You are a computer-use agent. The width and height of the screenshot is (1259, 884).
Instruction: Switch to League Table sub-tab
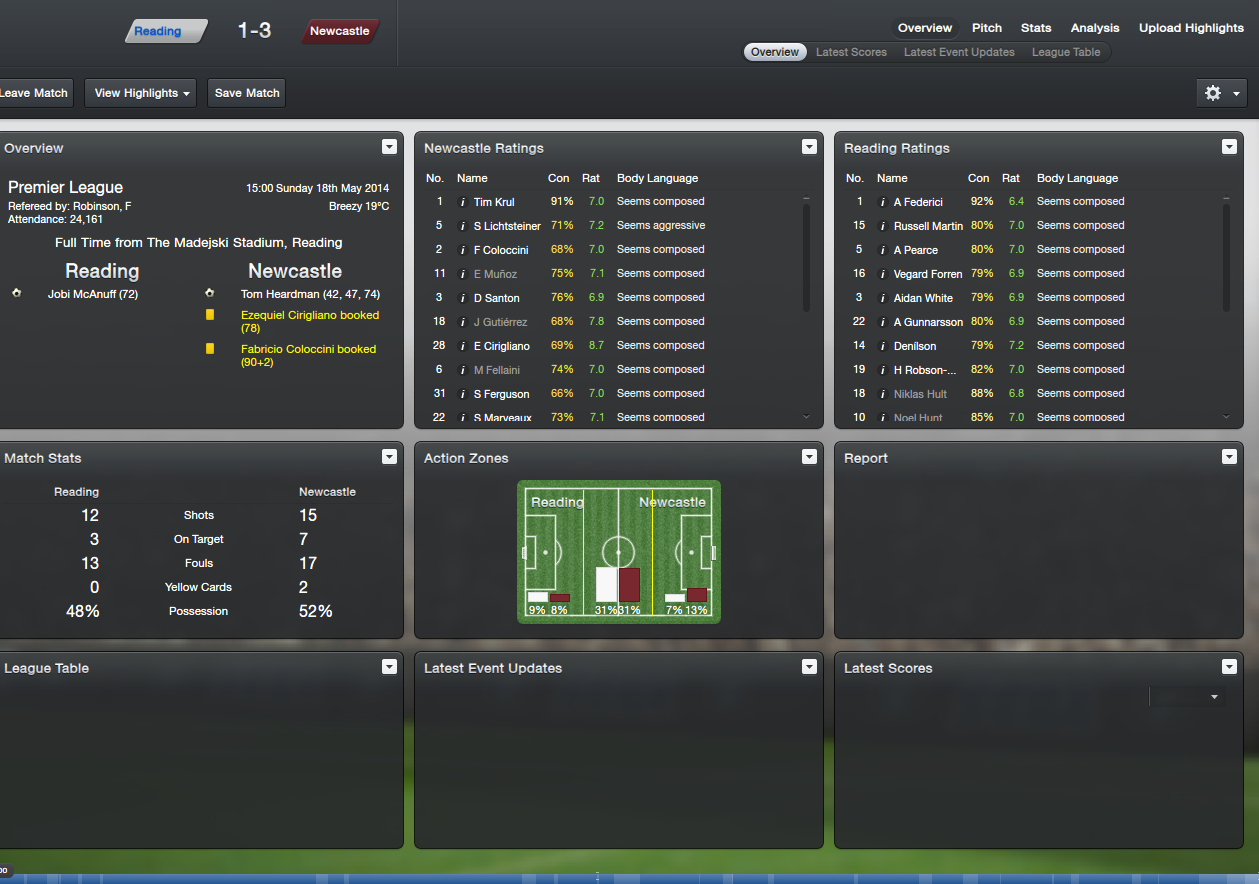click(x=1066, y=52)
